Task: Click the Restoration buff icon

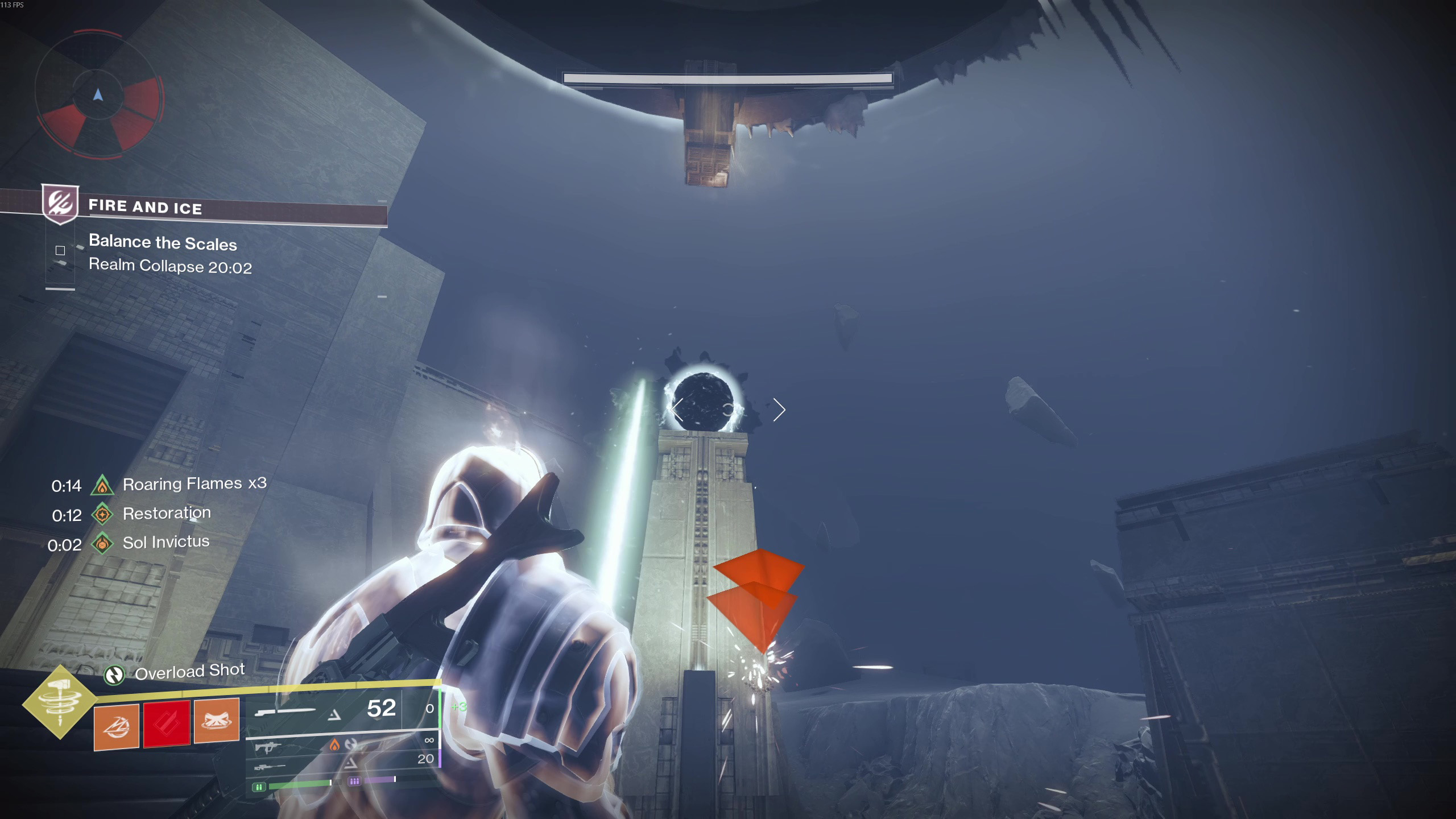Action: tap(102, 515)
